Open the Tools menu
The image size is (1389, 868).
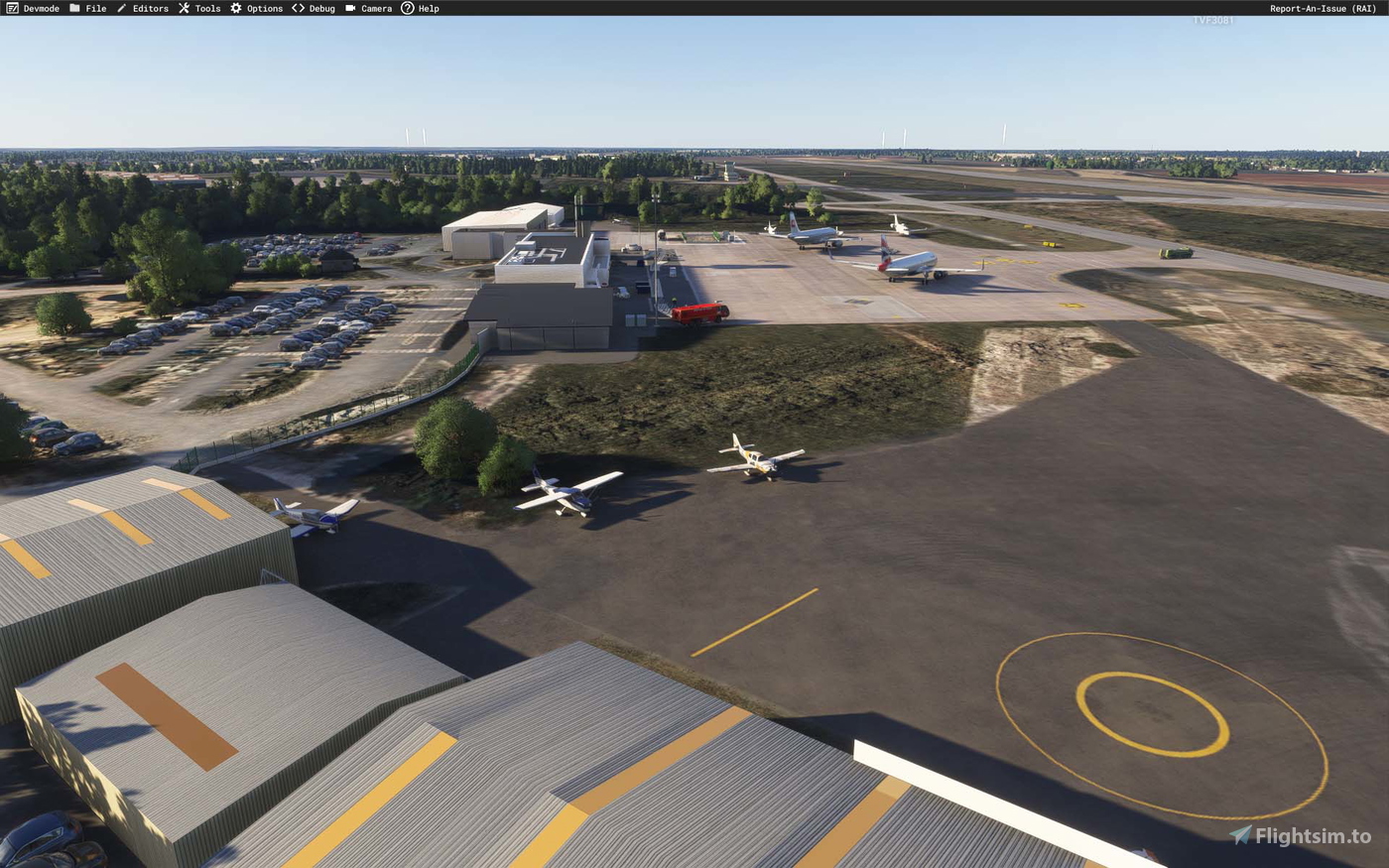coord(205,8)
